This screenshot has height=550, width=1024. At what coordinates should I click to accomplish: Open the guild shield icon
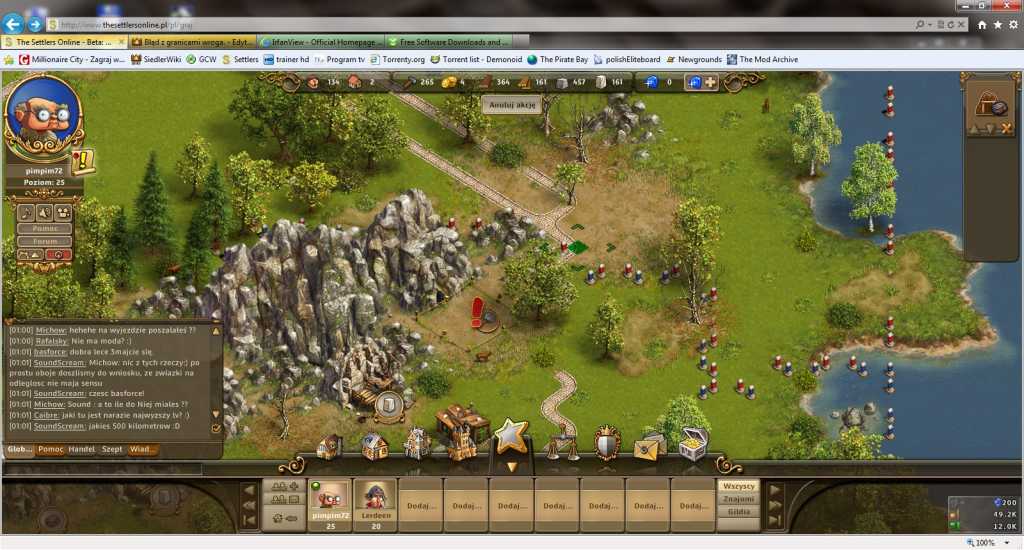(607, 442)
